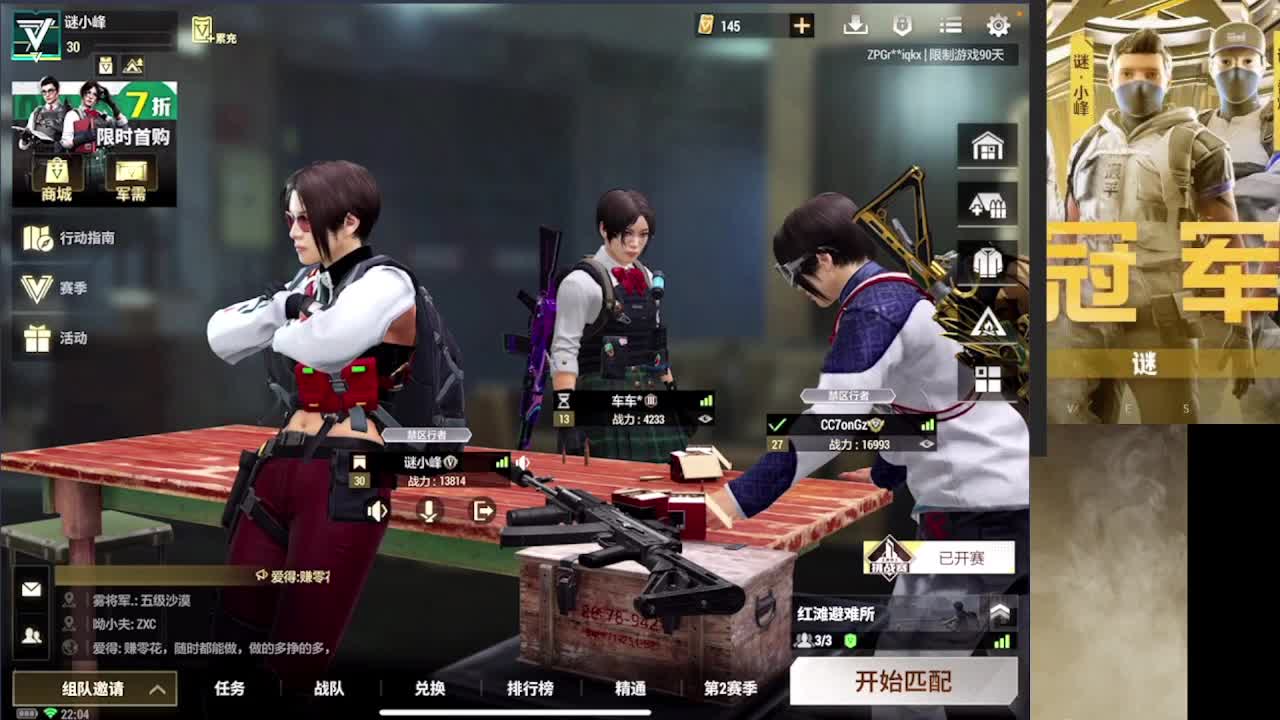The height and width of the screenshot is (720, 1280).
Task: Open the 排行榜 tab at the bottom
Action: pos(529,688)
